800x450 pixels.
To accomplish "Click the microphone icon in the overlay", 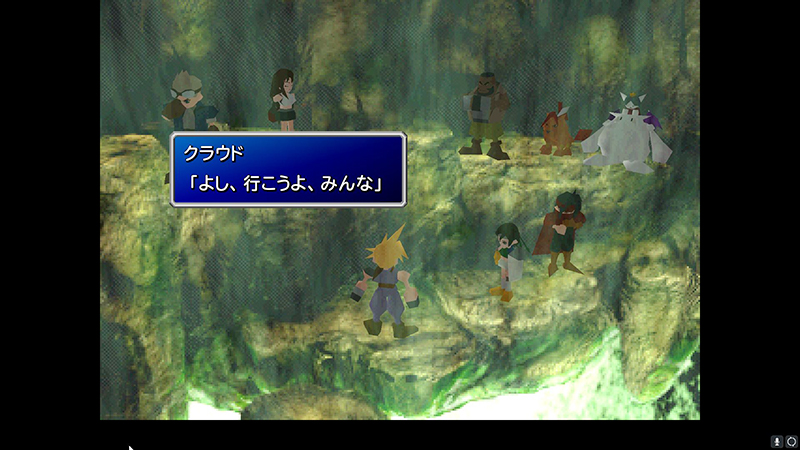I will click(776, 440).
